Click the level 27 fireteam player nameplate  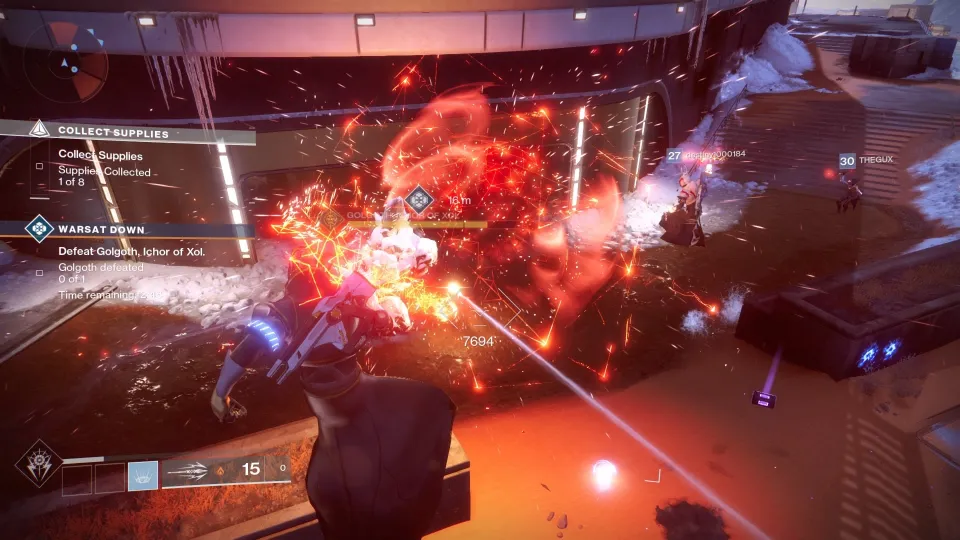point(708,156)
